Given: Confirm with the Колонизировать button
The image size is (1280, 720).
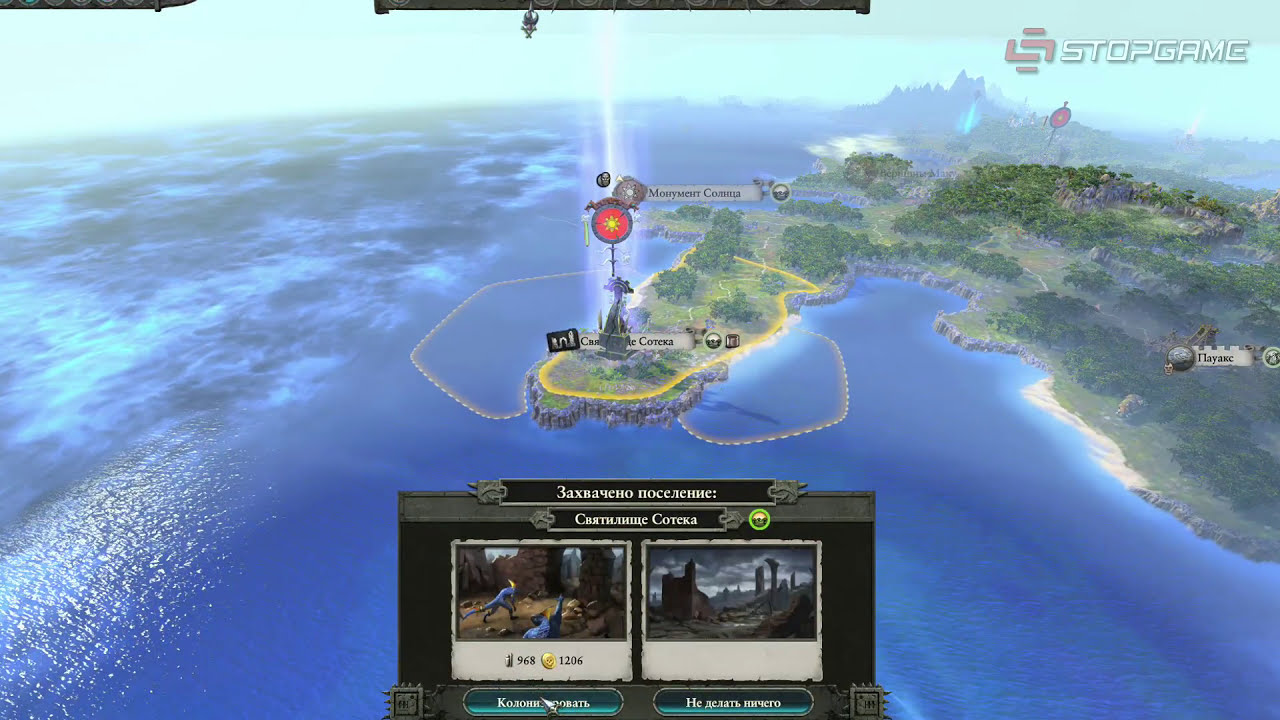Looking at the screenshot, I should (x=543, y=702).
